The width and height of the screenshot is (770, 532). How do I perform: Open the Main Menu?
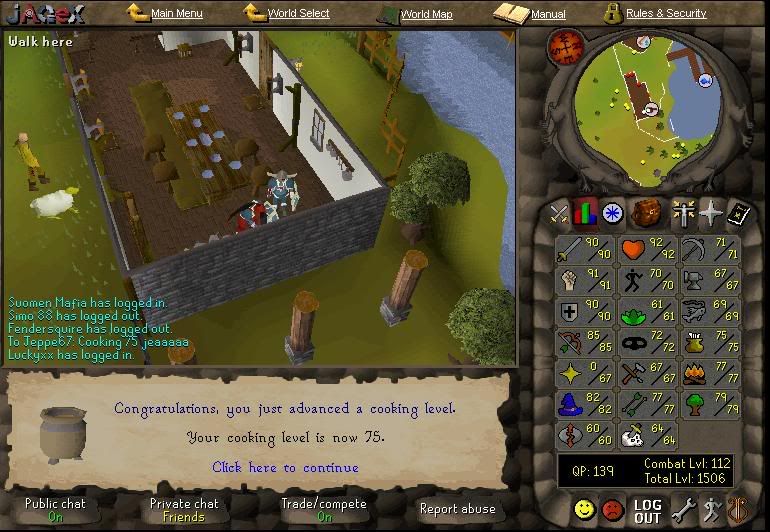(x=176, y=14)
